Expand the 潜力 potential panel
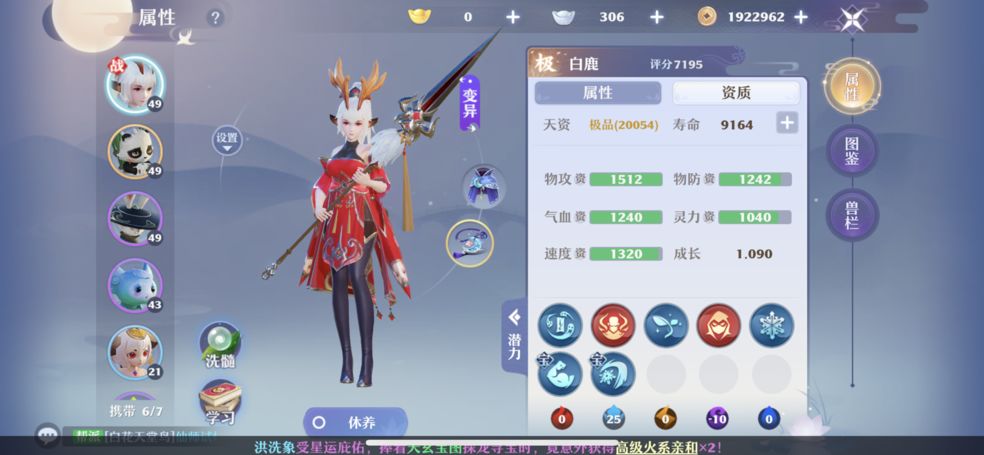984x455 pixels. tap(514, 335)
